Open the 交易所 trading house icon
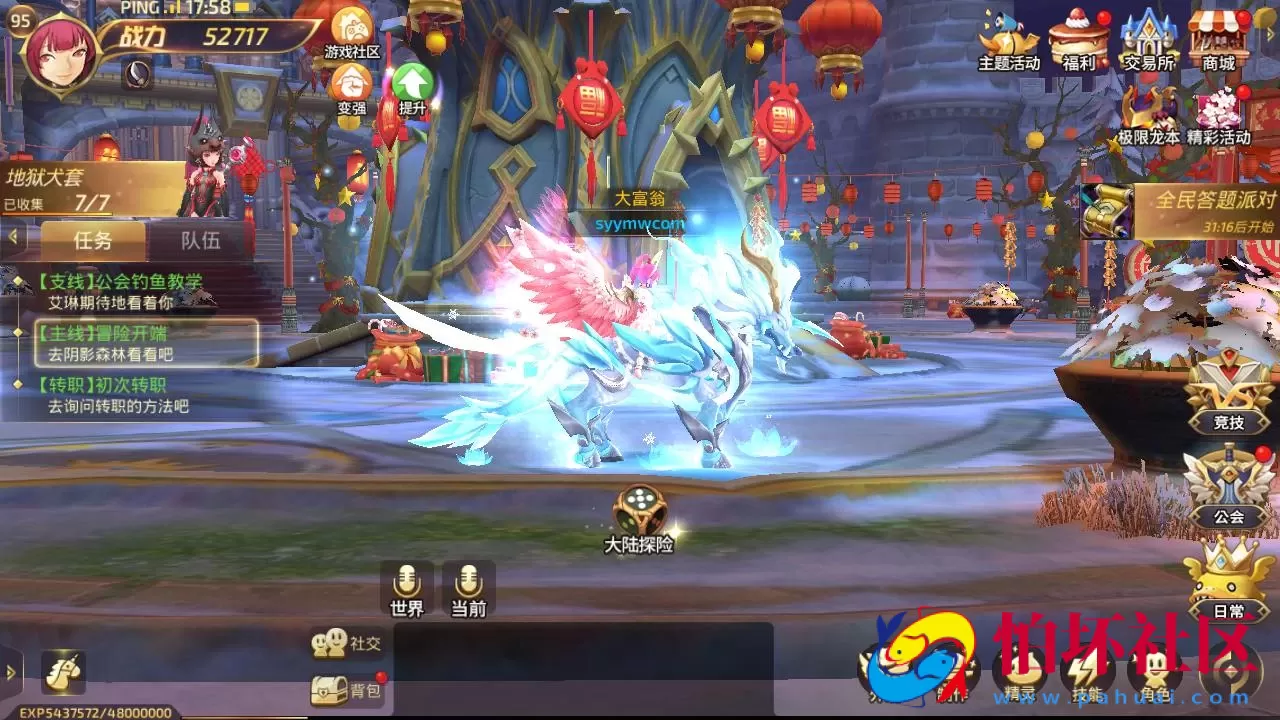 pos(1146,36)
